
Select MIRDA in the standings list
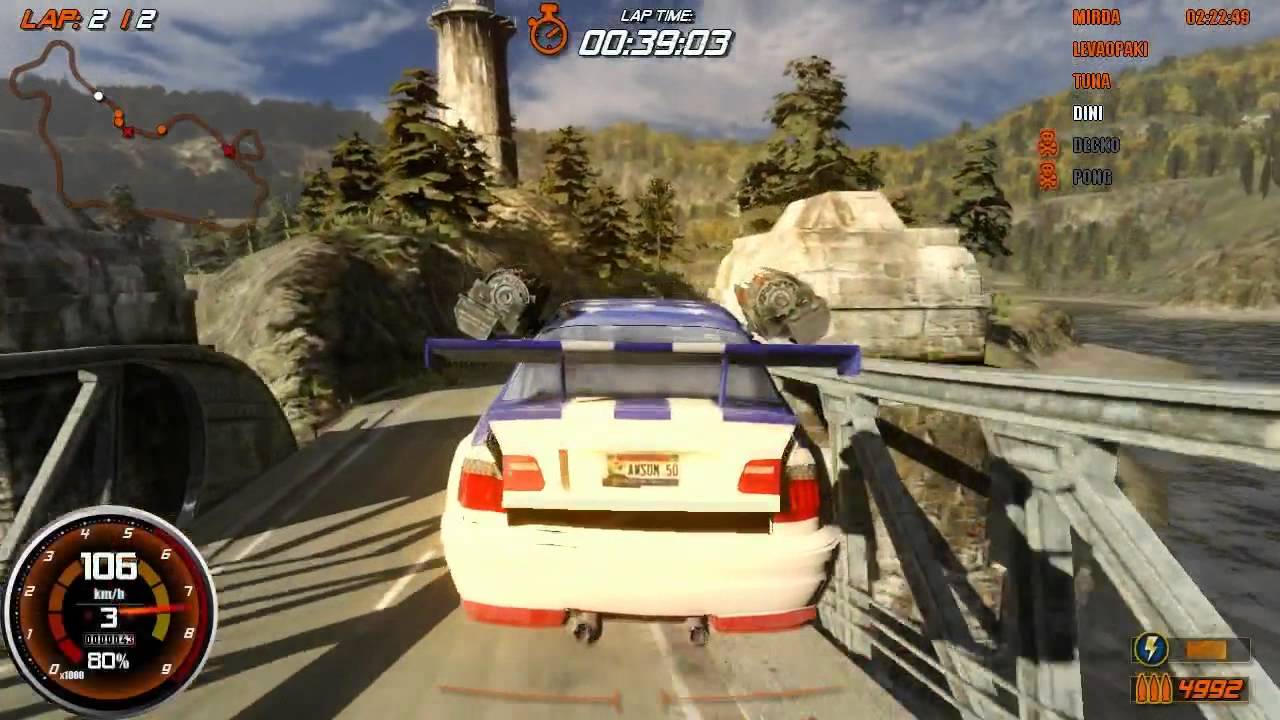click(x=1096, y=17)
